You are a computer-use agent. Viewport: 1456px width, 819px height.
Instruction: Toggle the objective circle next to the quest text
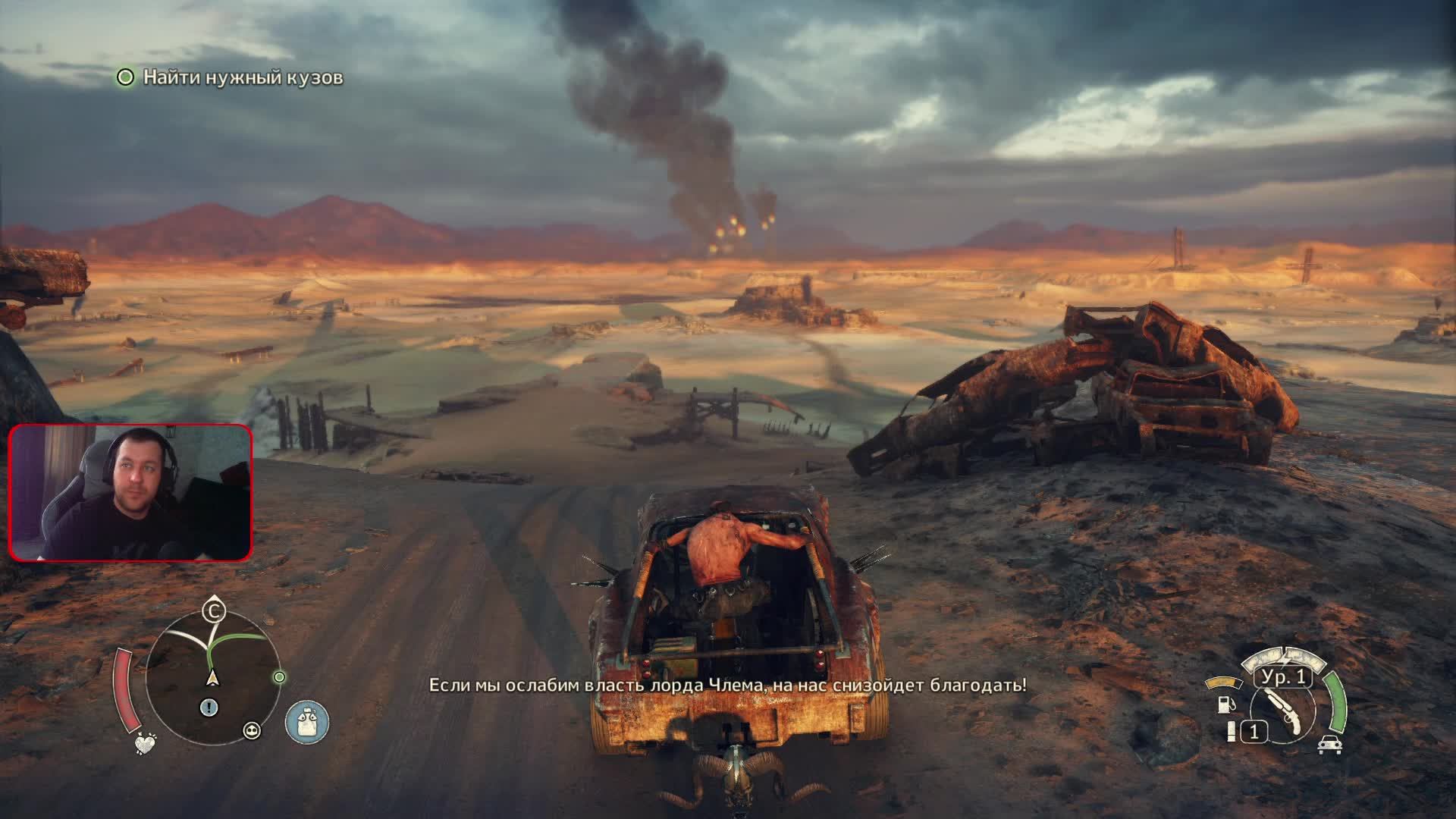124,77
